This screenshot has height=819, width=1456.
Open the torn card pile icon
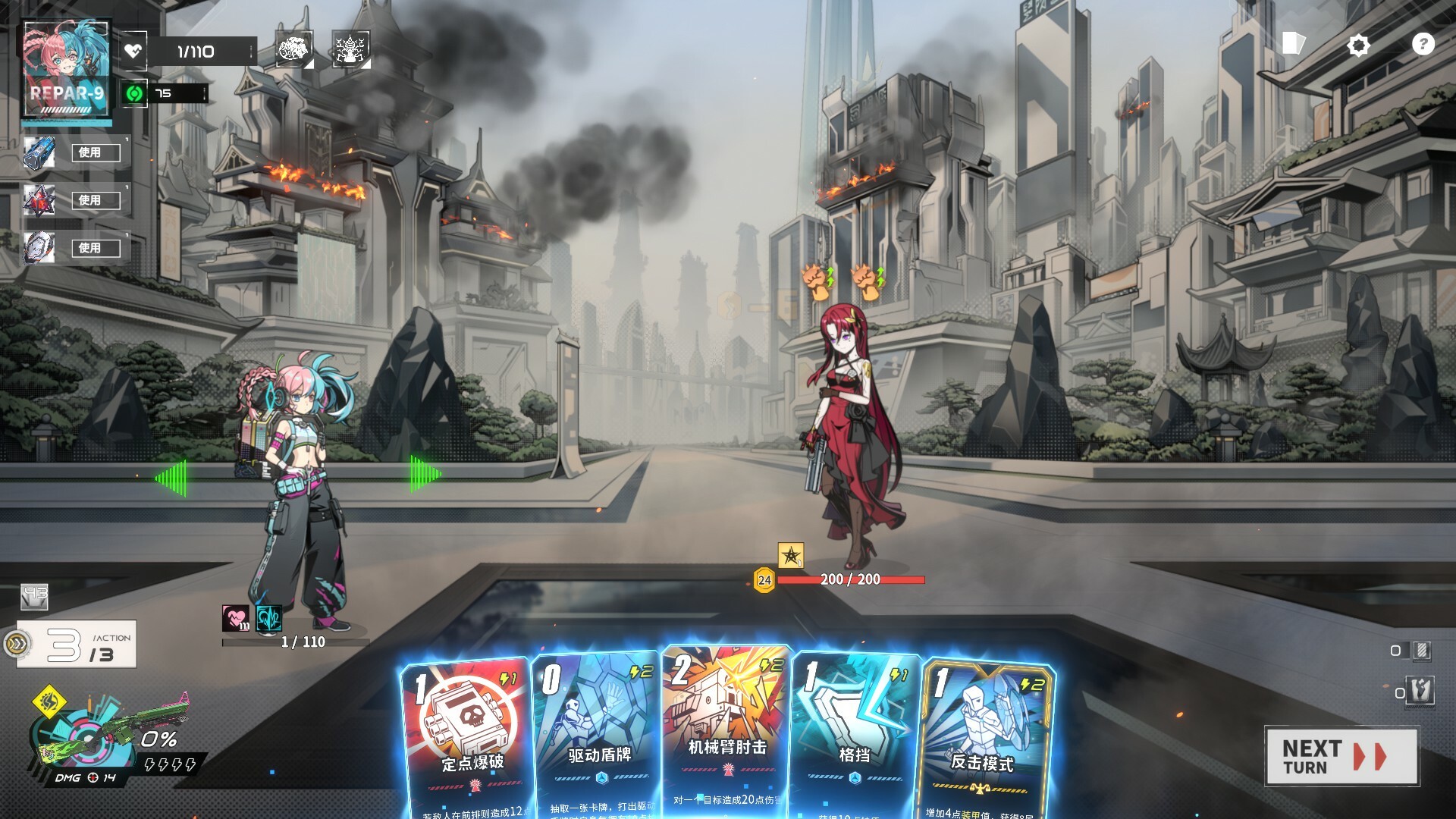pos(1420,691)
